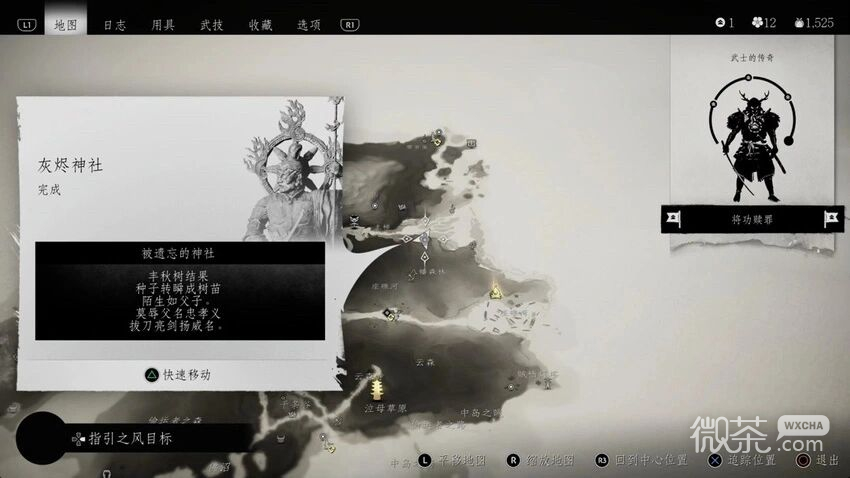Select the 地图 (Map) tab

tap(66, 23)
